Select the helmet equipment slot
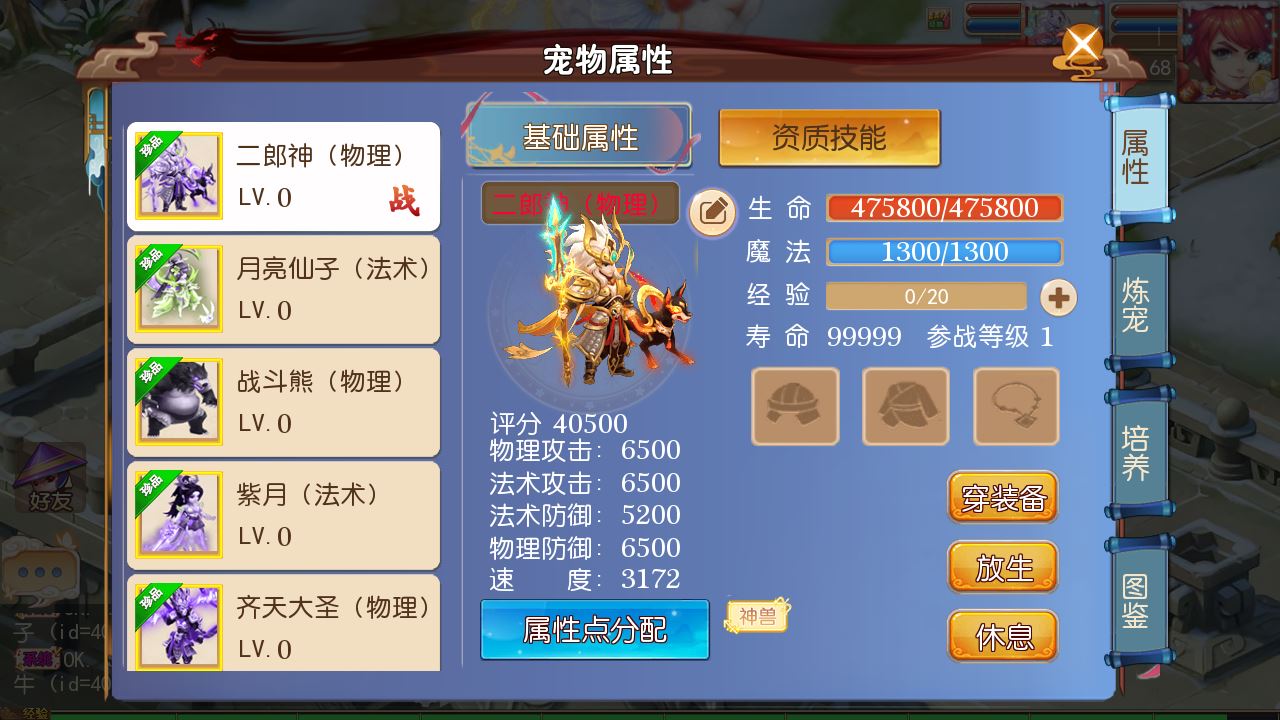 (795, 406)
